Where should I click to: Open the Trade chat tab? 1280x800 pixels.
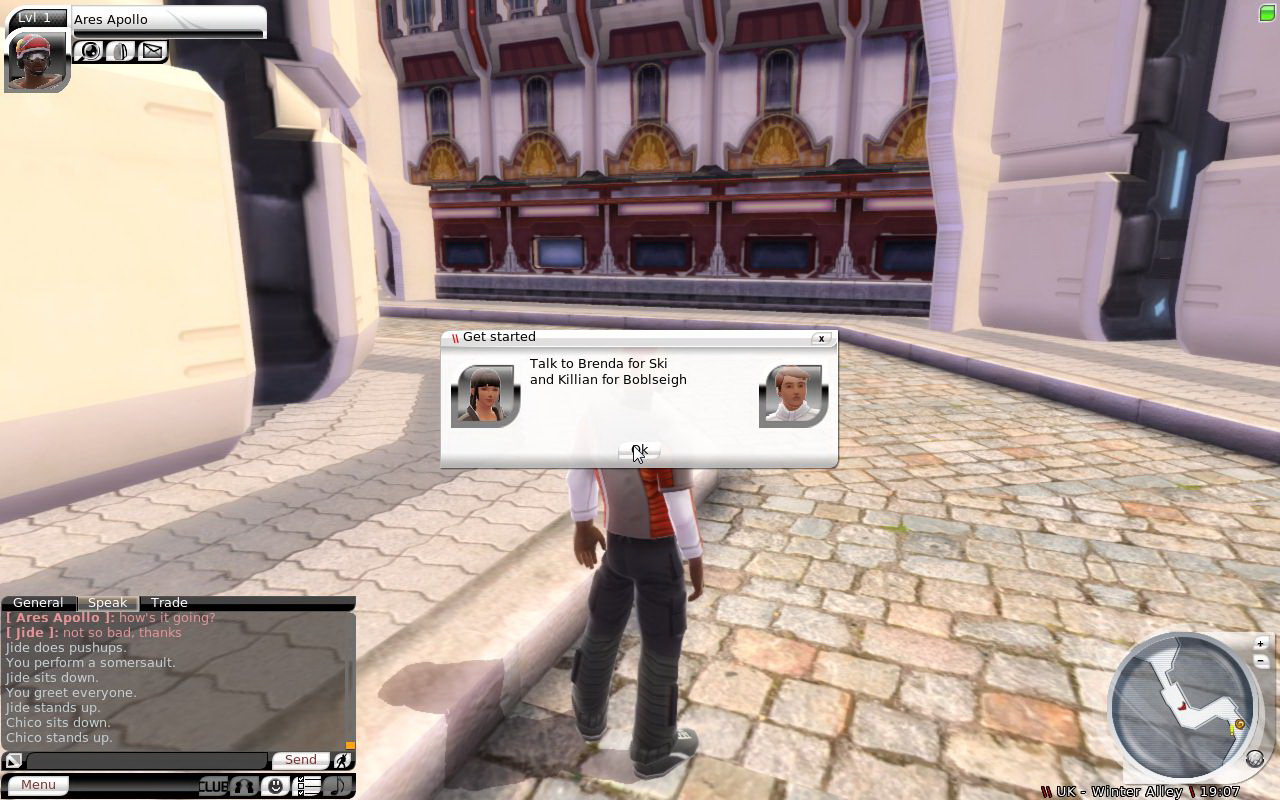pos(169,603)
